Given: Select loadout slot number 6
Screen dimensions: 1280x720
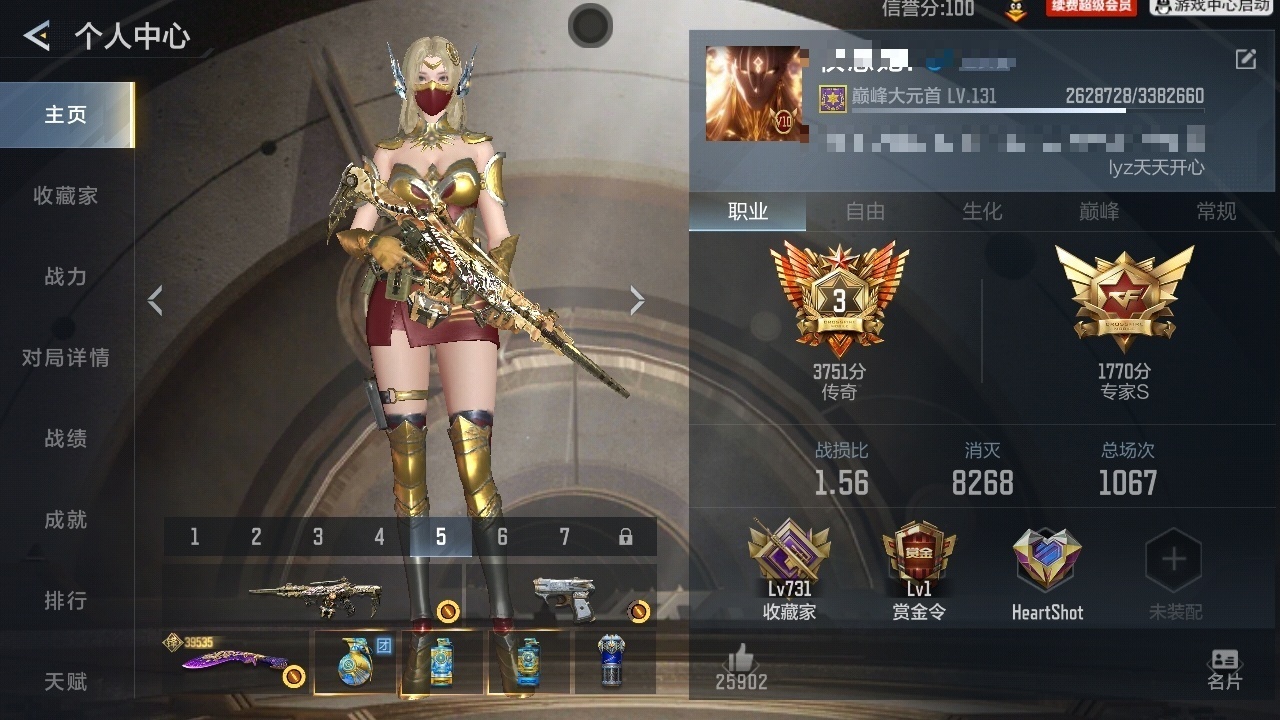Looking at the screenshot, I should [502, 537].
